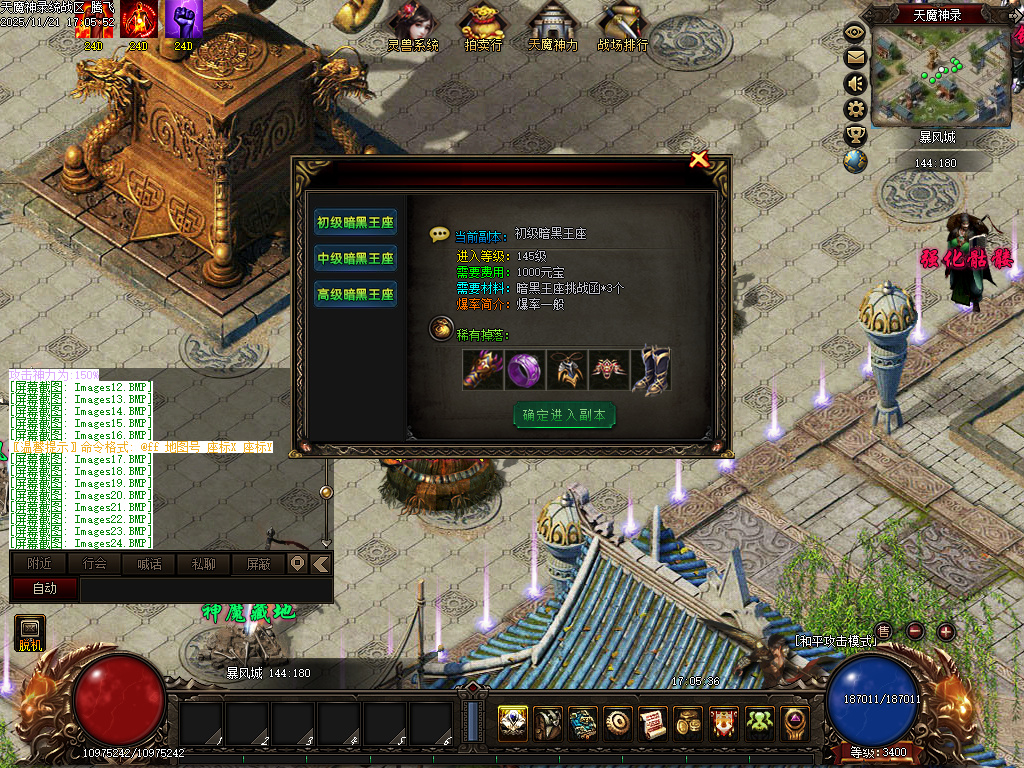Screen dimensions: 1024x768
Task: Inspect the armored boots rare drop
Action: (651, 369)
